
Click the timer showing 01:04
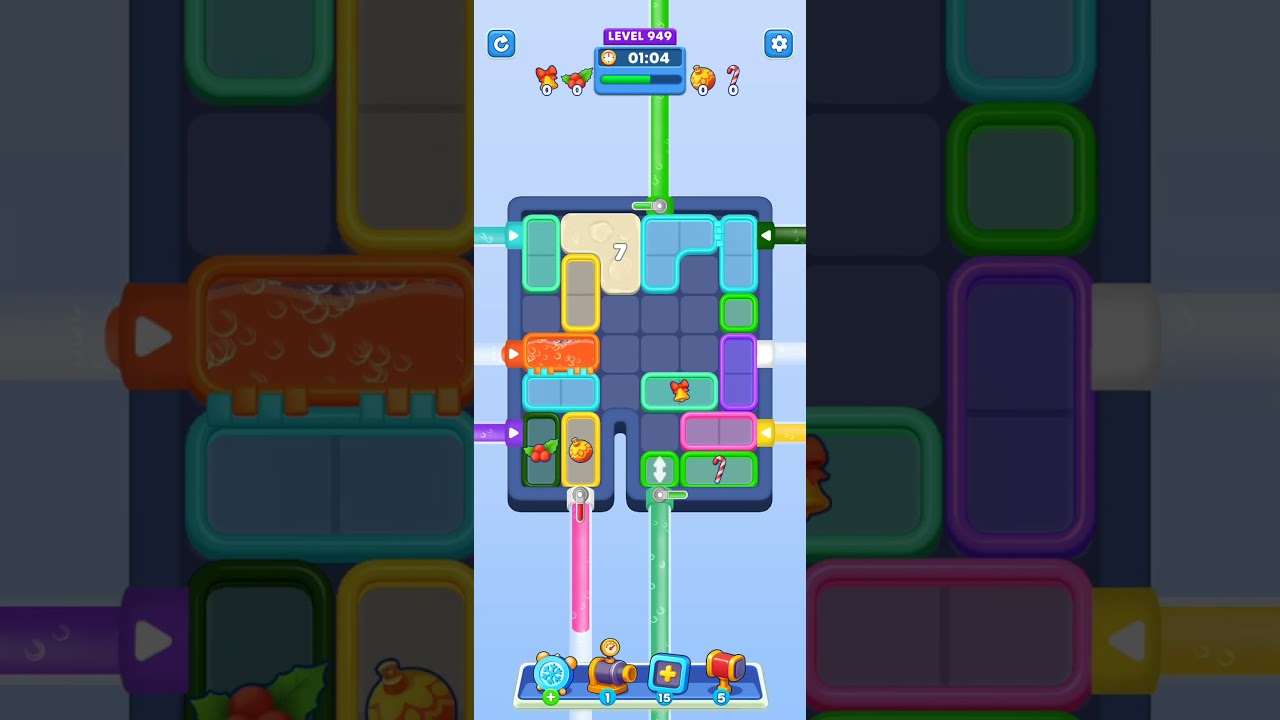click(x=639, y=58)
